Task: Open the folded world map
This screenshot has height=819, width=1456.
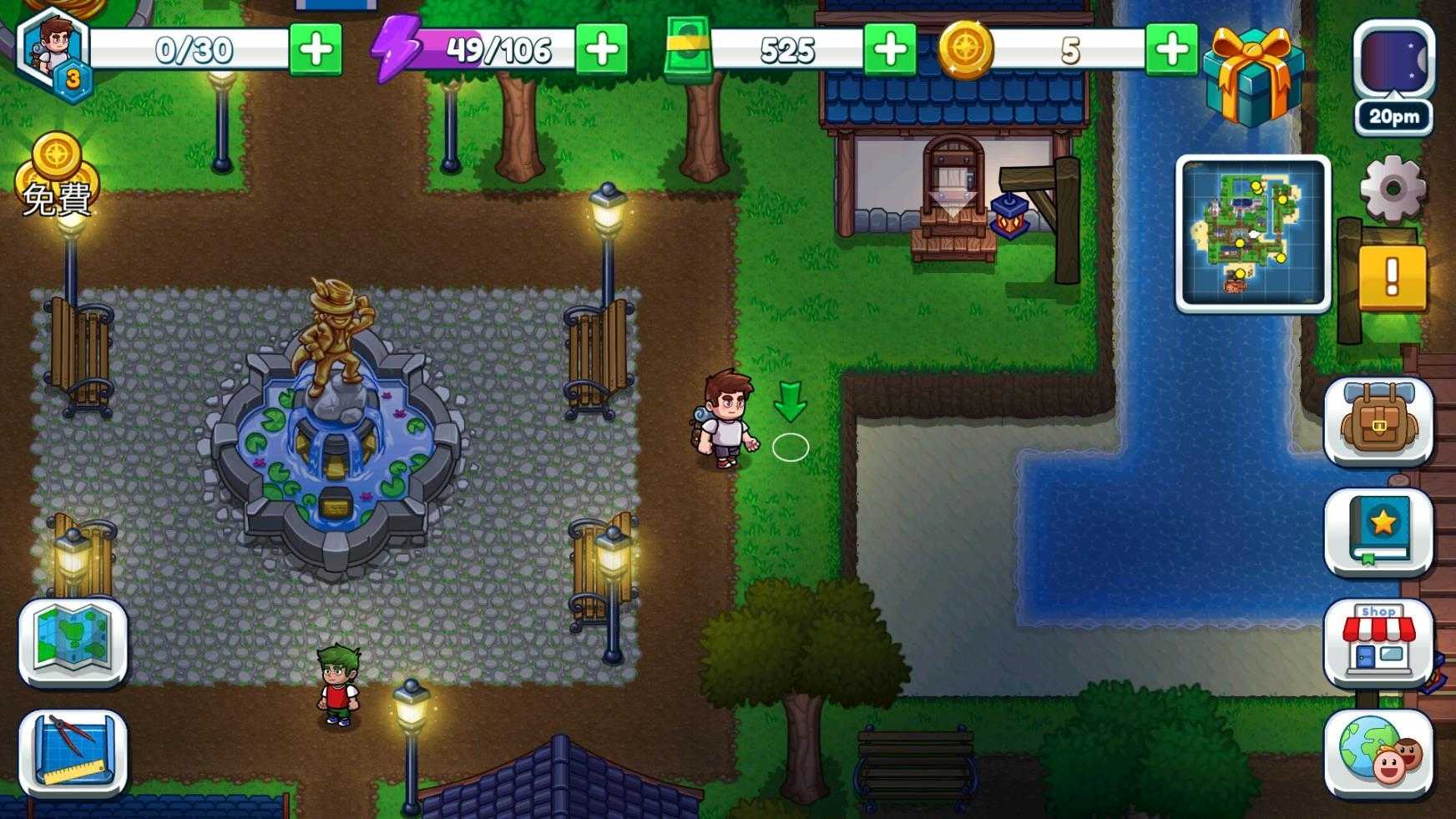Action: click(x=73, y=641)
